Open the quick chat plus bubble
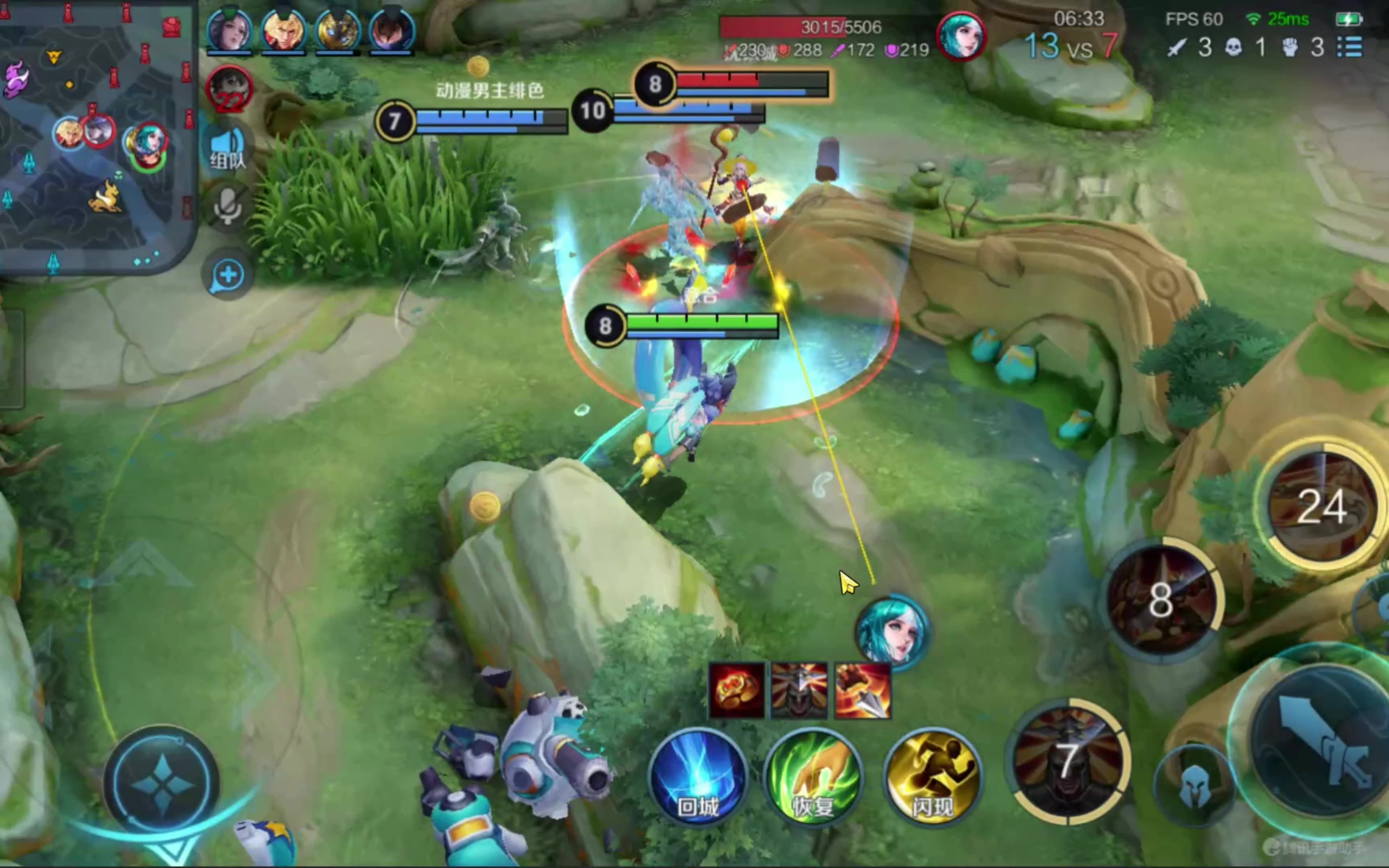 227,275
